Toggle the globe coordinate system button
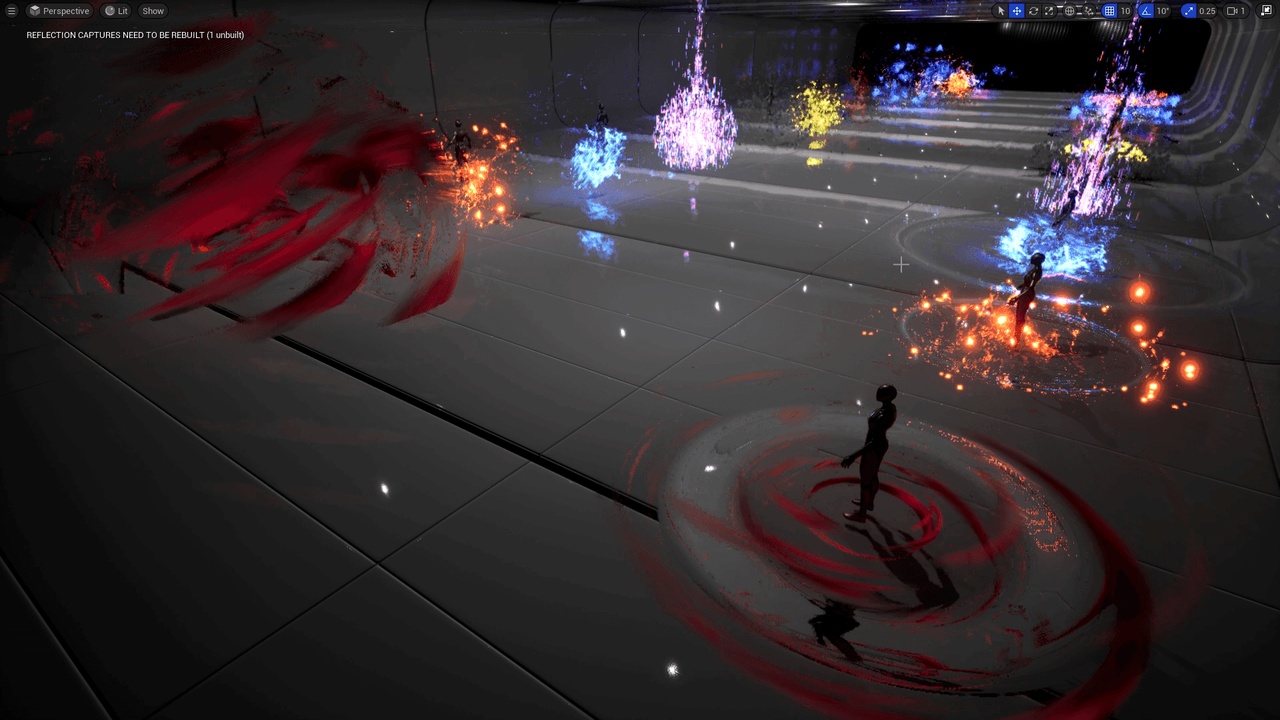This screenshot has width=1280, height=720. click(x=1069, y=11)
